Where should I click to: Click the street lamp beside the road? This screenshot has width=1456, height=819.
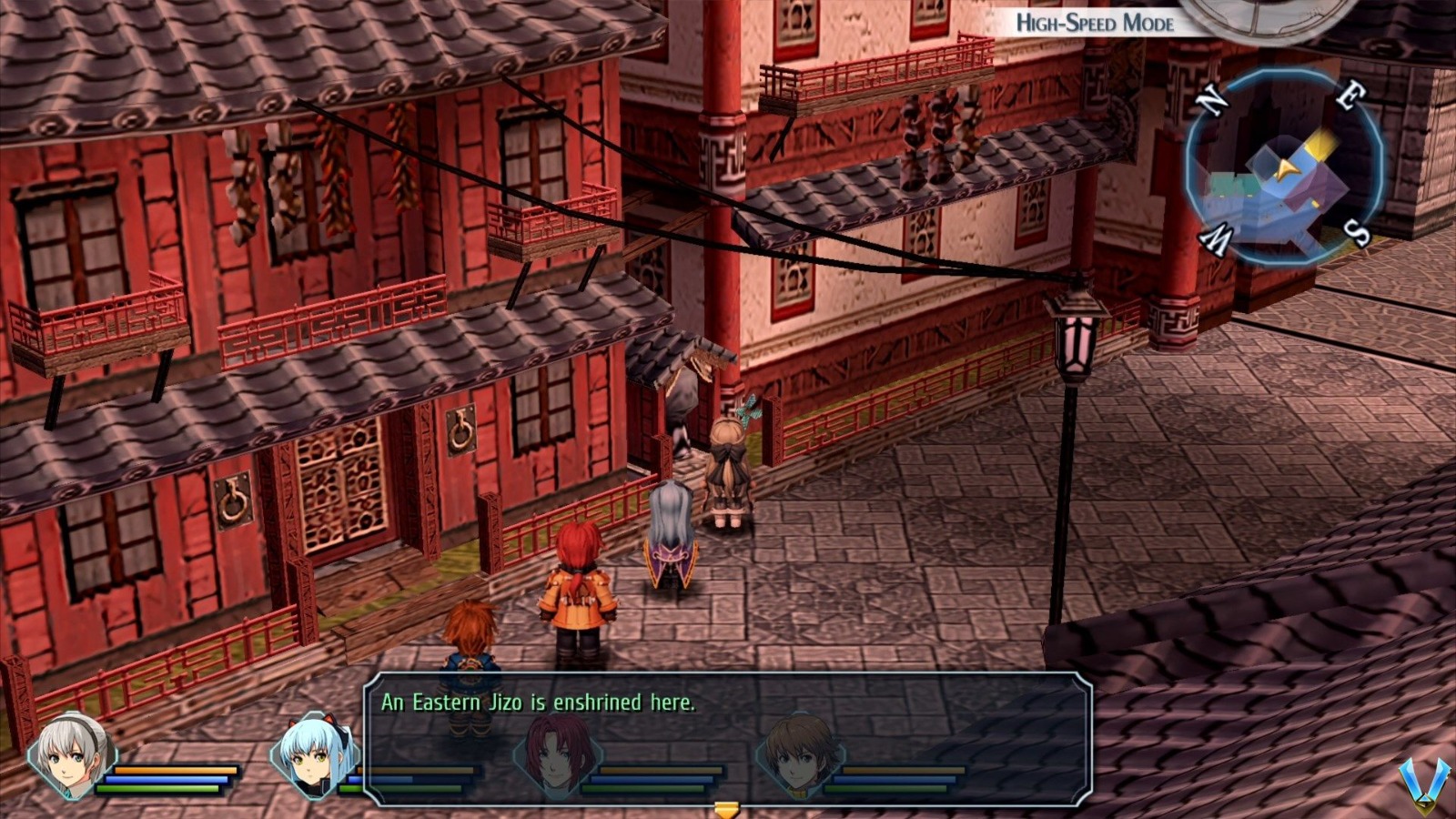coord(1076,341)
